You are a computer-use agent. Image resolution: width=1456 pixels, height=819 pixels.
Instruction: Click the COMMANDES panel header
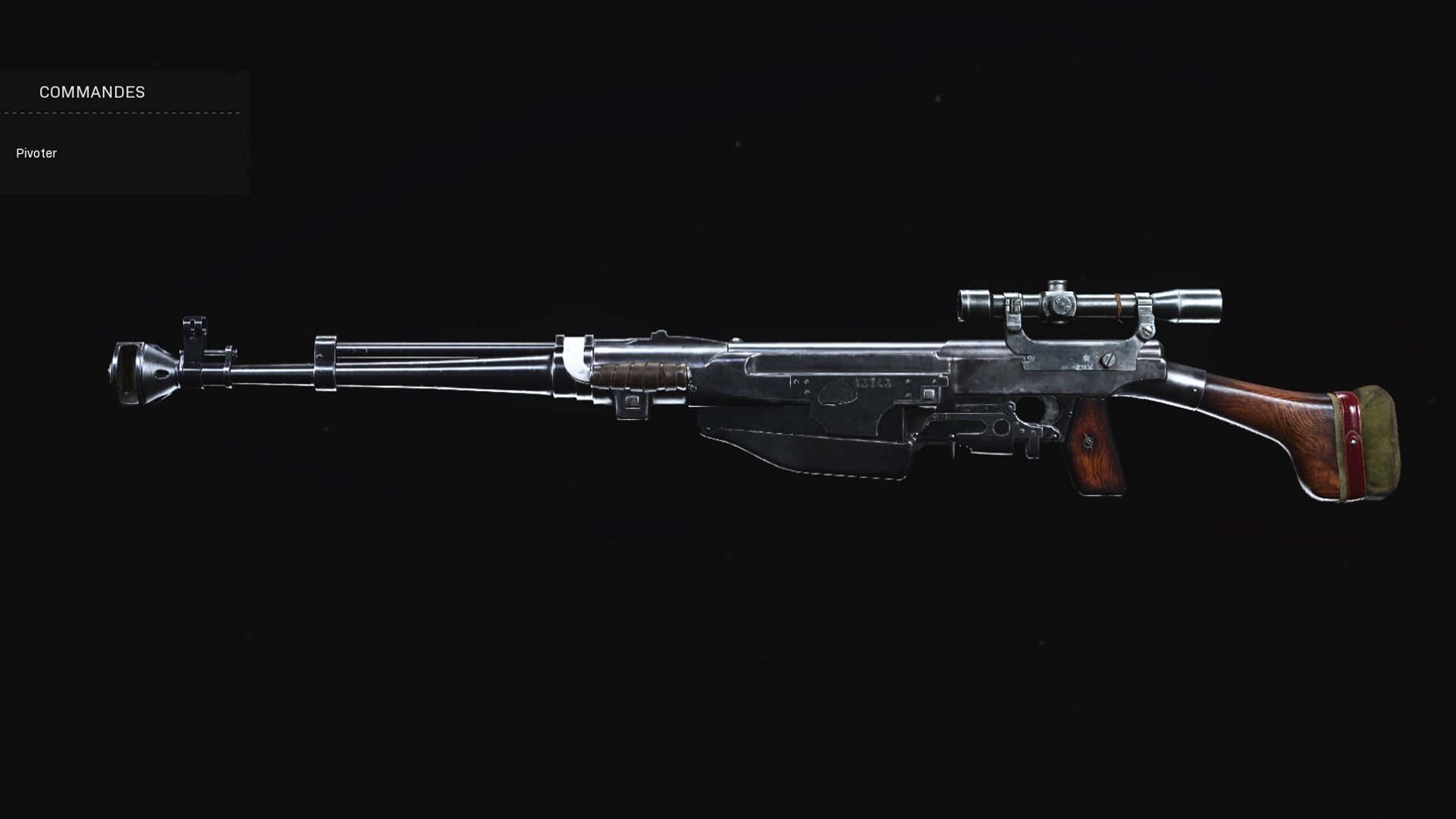click(91, 93)
